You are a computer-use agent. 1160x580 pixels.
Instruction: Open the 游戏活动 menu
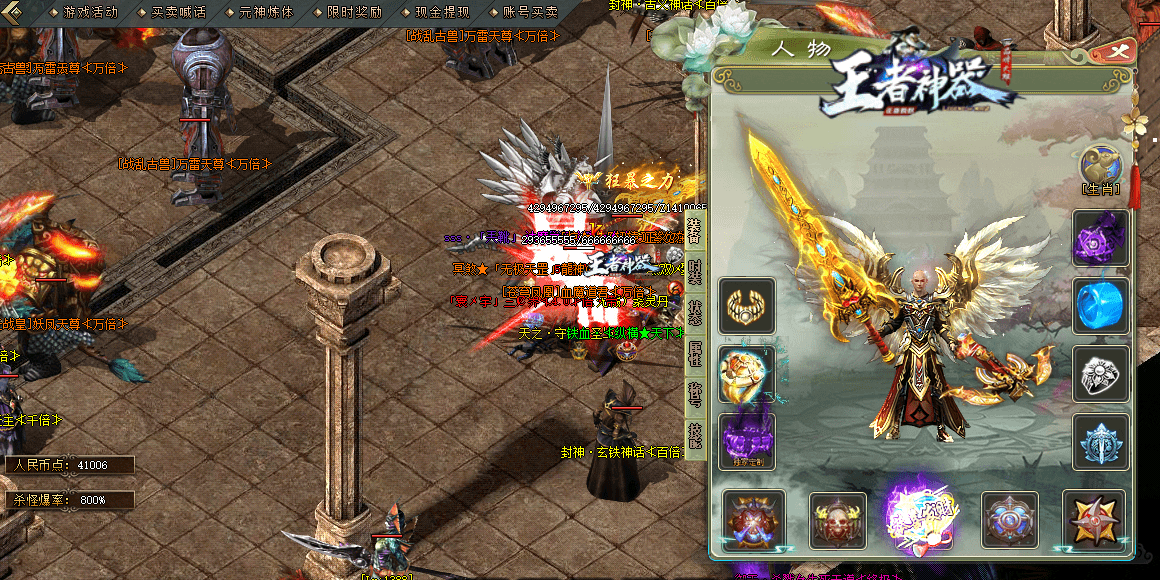click(90, 13)
